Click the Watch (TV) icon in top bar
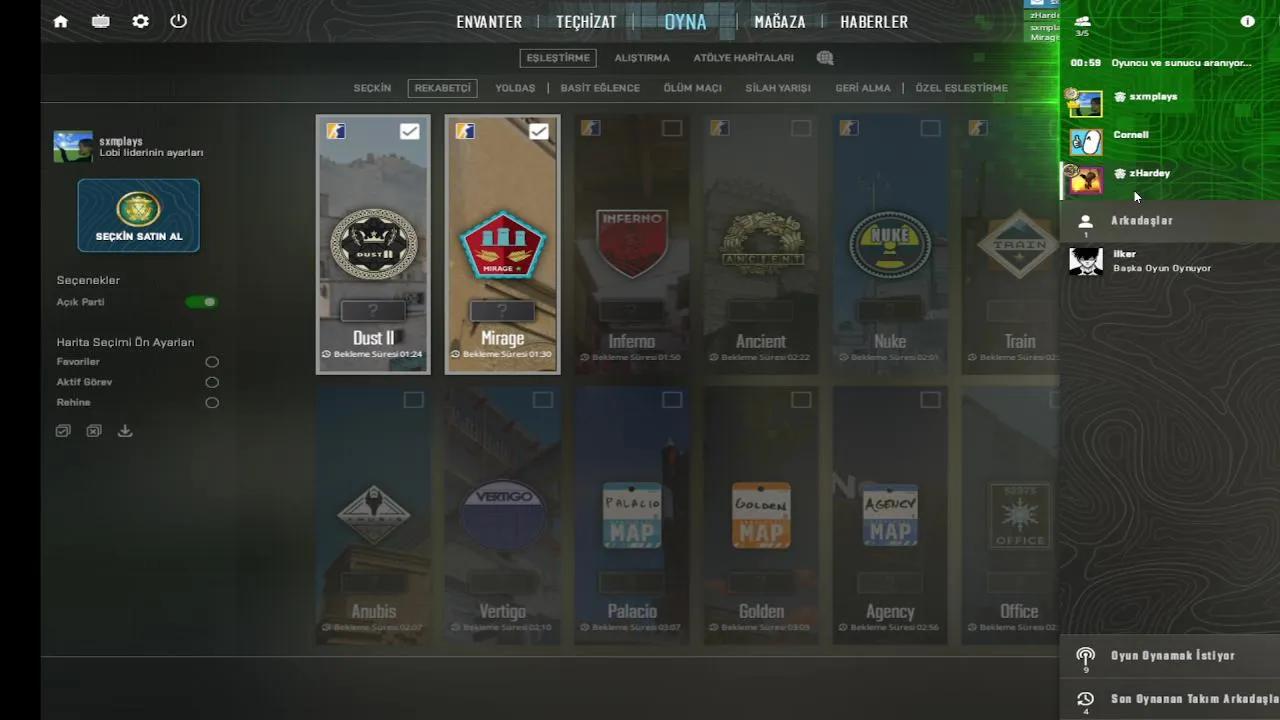 pos(100,21)
